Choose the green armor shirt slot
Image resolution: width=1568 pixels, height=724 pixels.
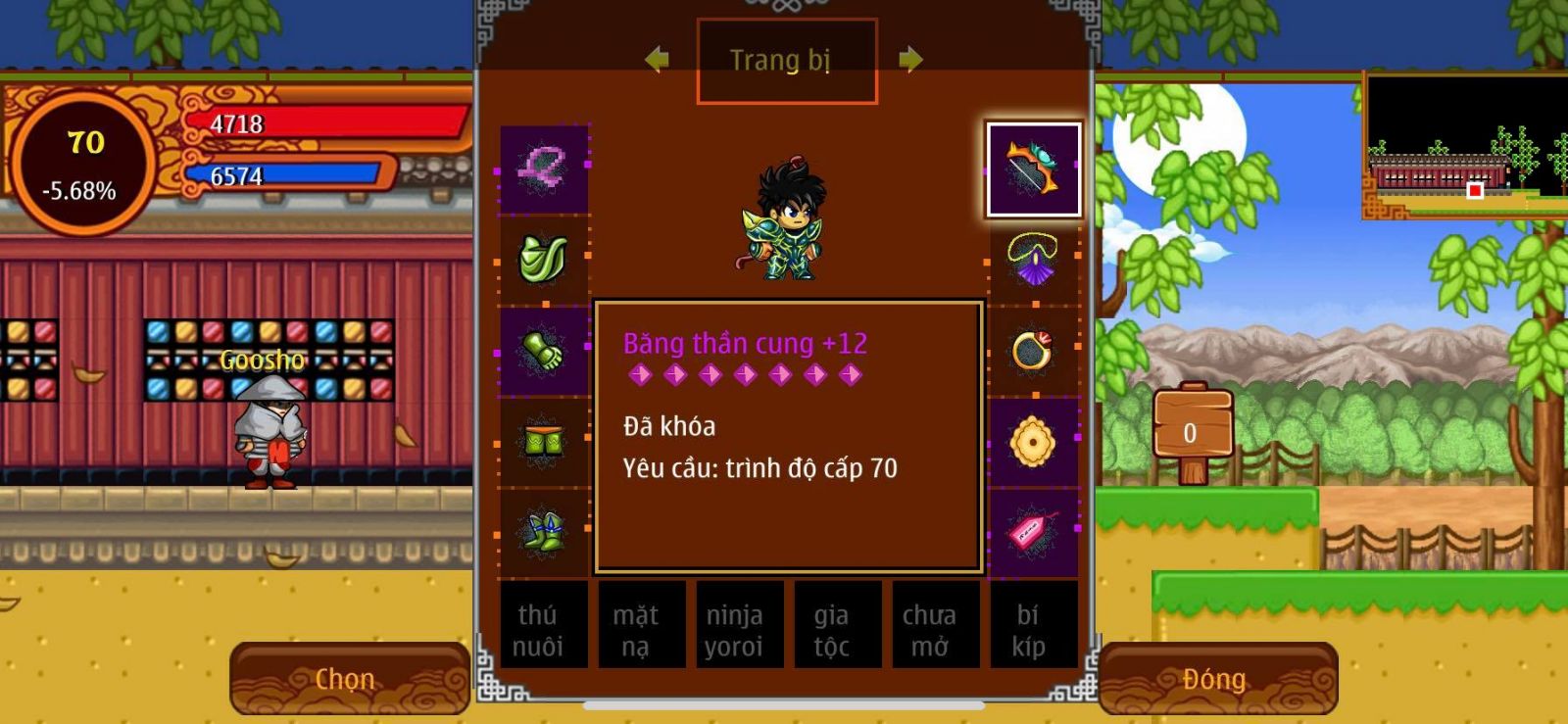click(544, 260)
